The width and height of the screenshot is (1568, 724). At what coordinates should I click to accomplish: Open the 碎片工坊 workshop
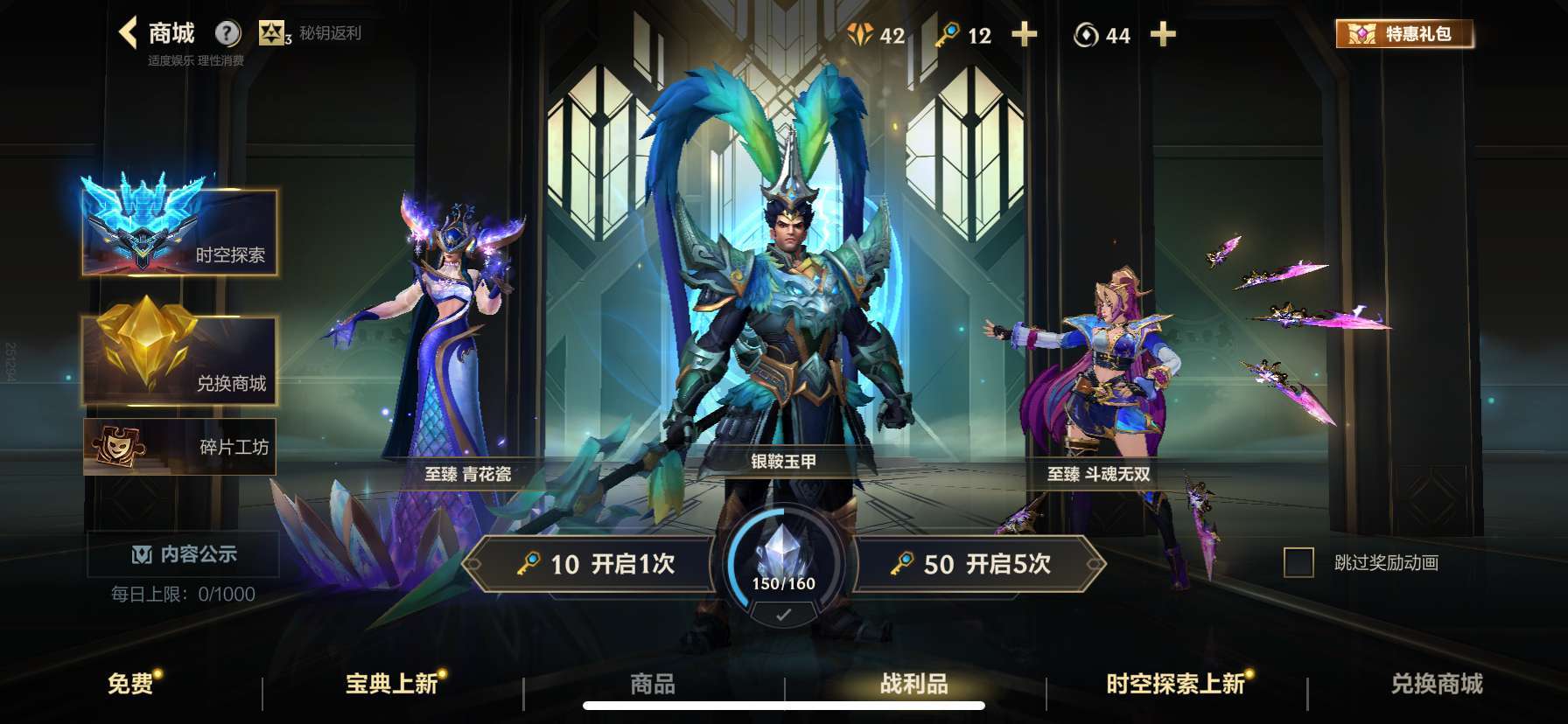click(x=179, y=446)
